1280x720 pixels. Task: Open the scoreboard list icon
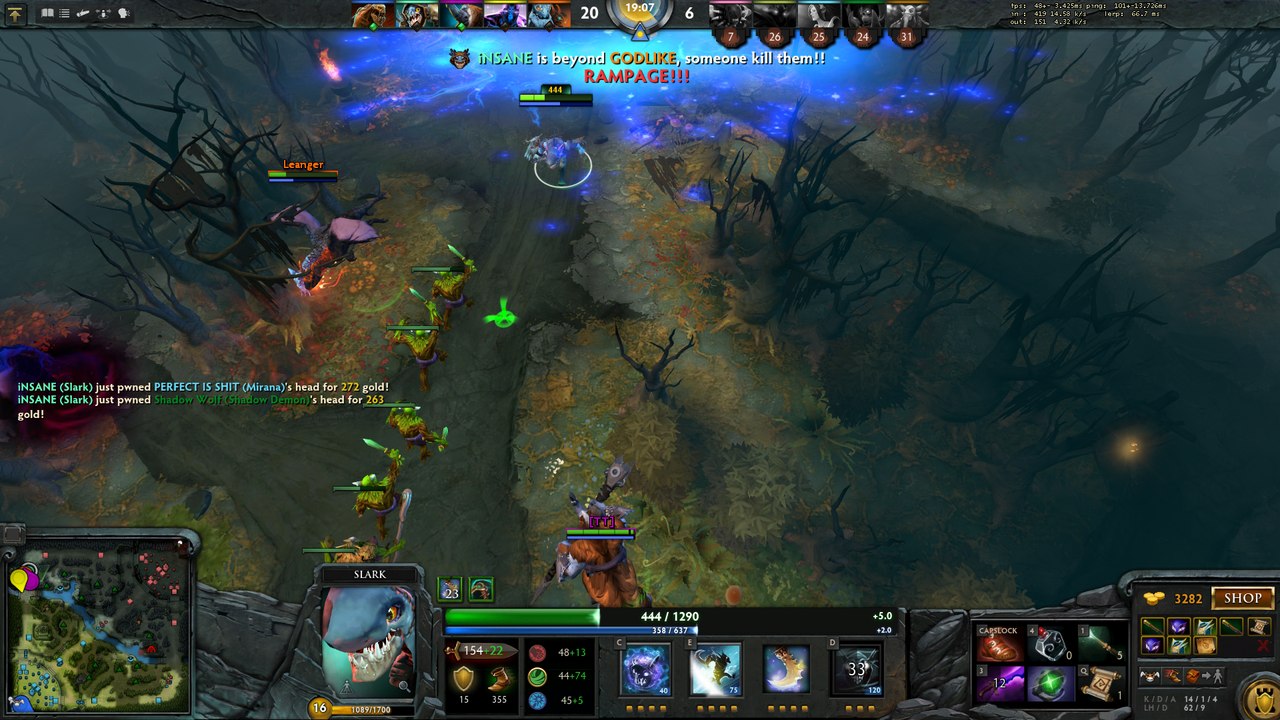point(65,14)
